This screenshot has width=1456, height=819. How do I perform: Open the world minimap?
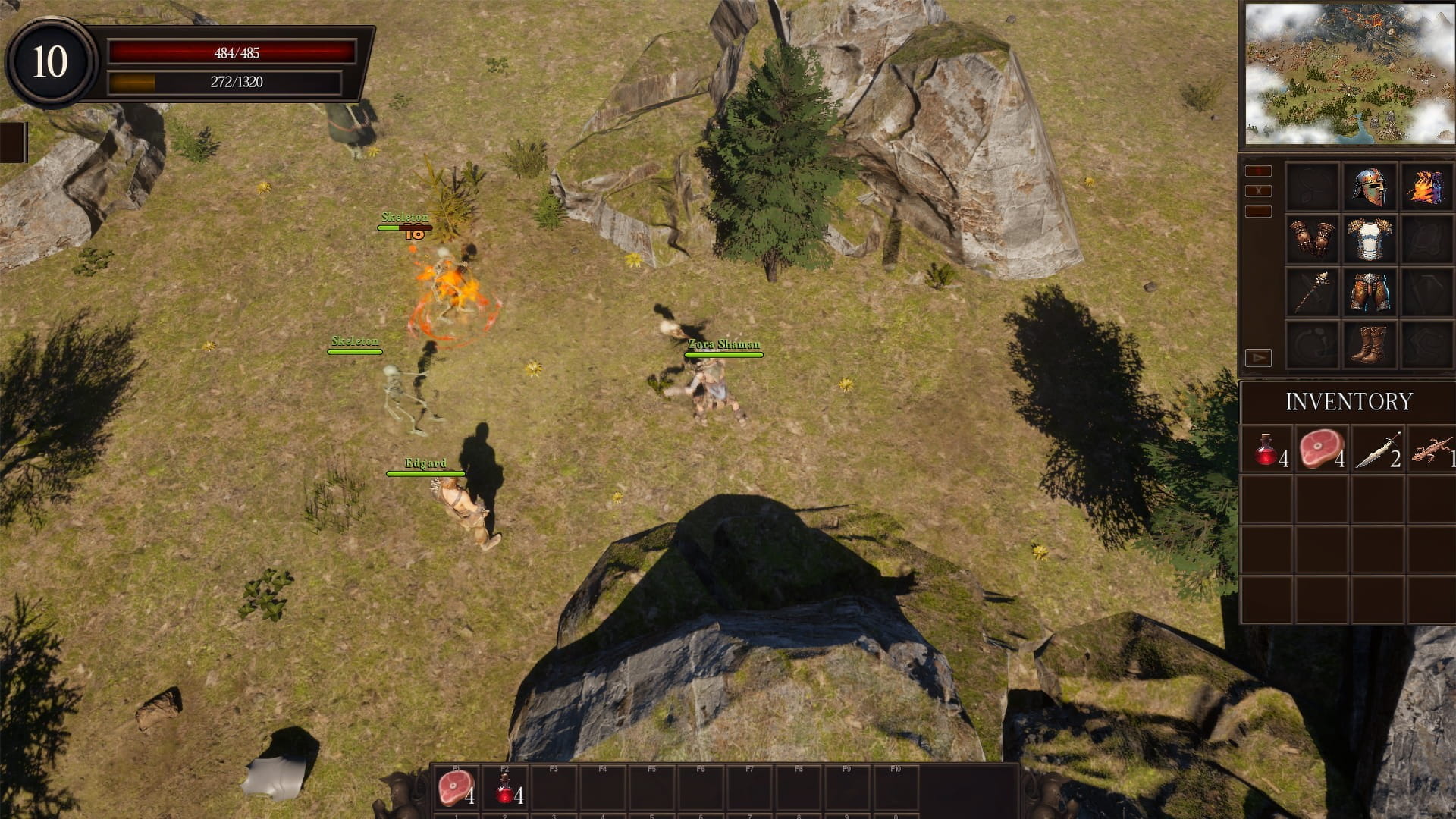click(x=1350, y=73)
